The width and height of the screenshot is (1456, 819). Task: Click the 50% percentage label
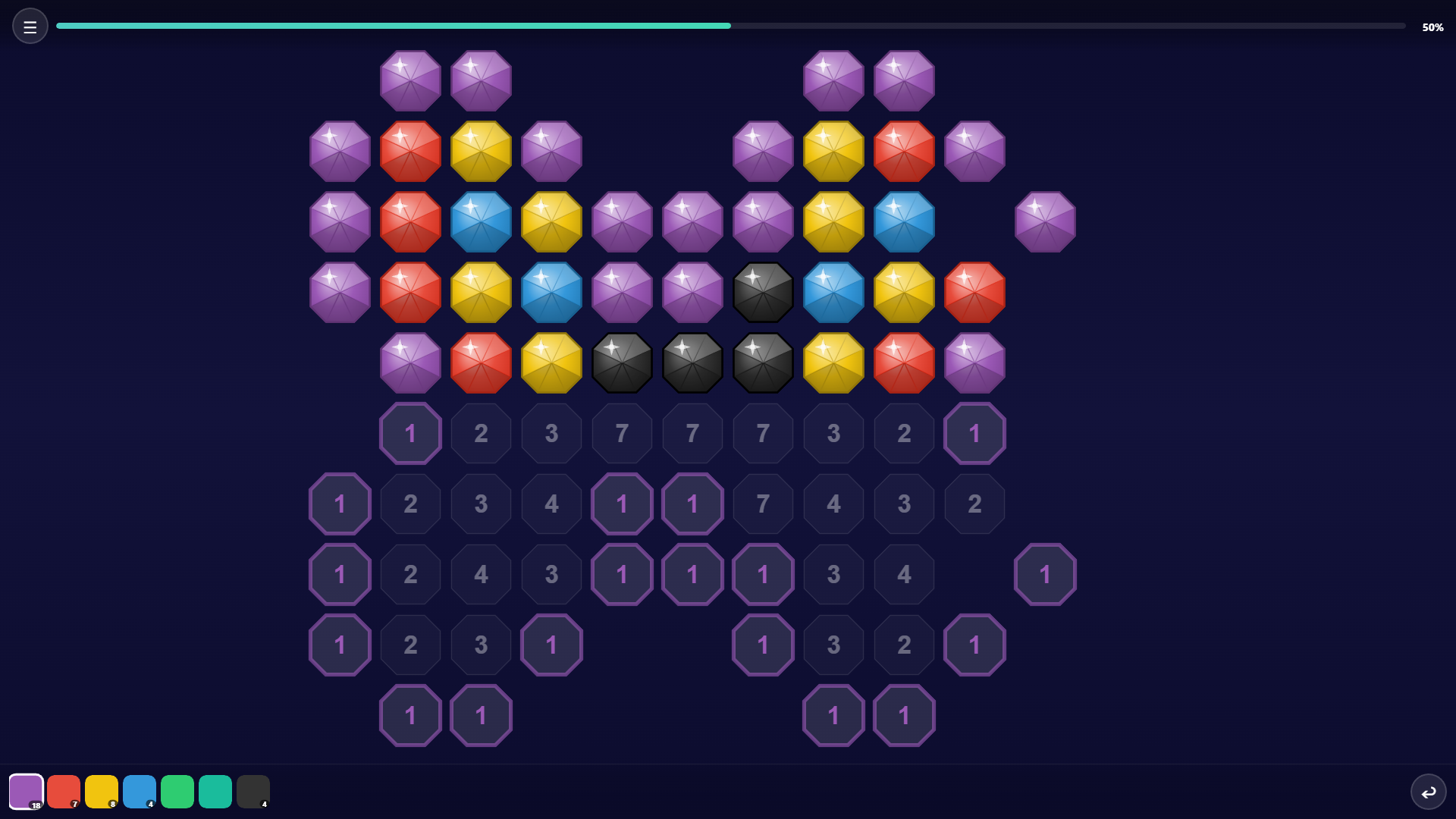click(x=1433, y=27)
